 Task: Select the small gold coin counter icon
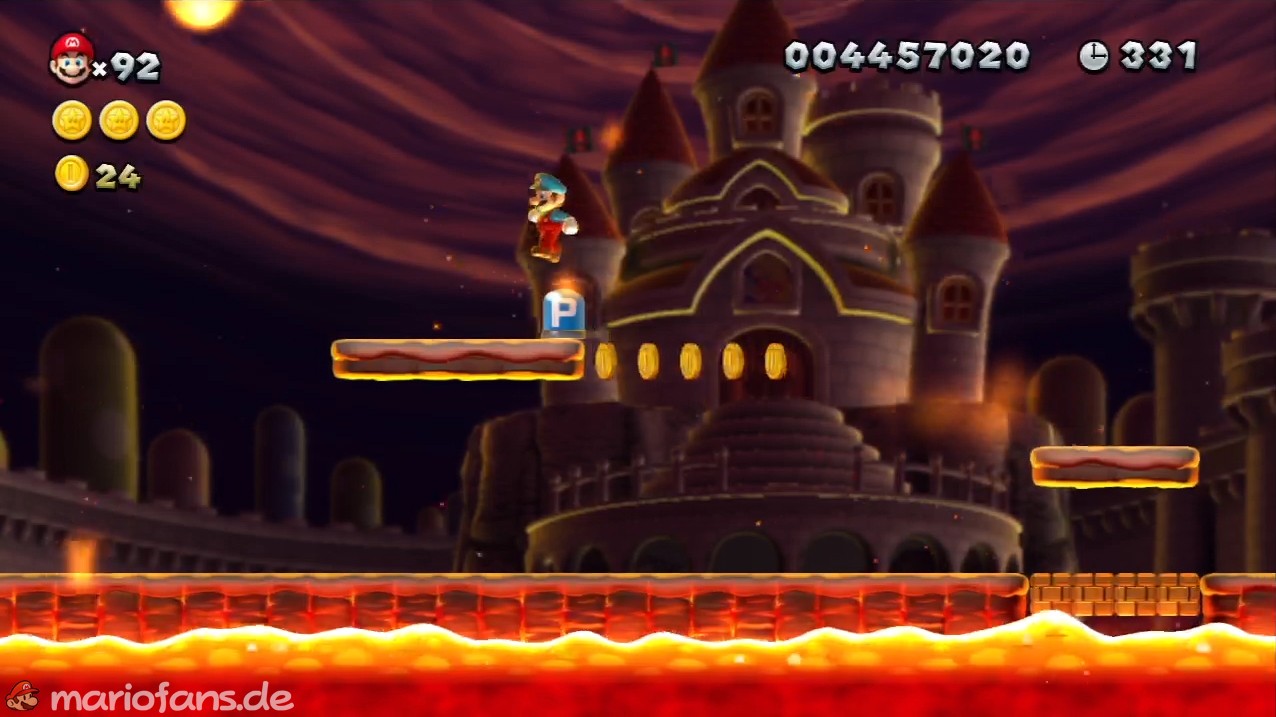click(71, 174)
